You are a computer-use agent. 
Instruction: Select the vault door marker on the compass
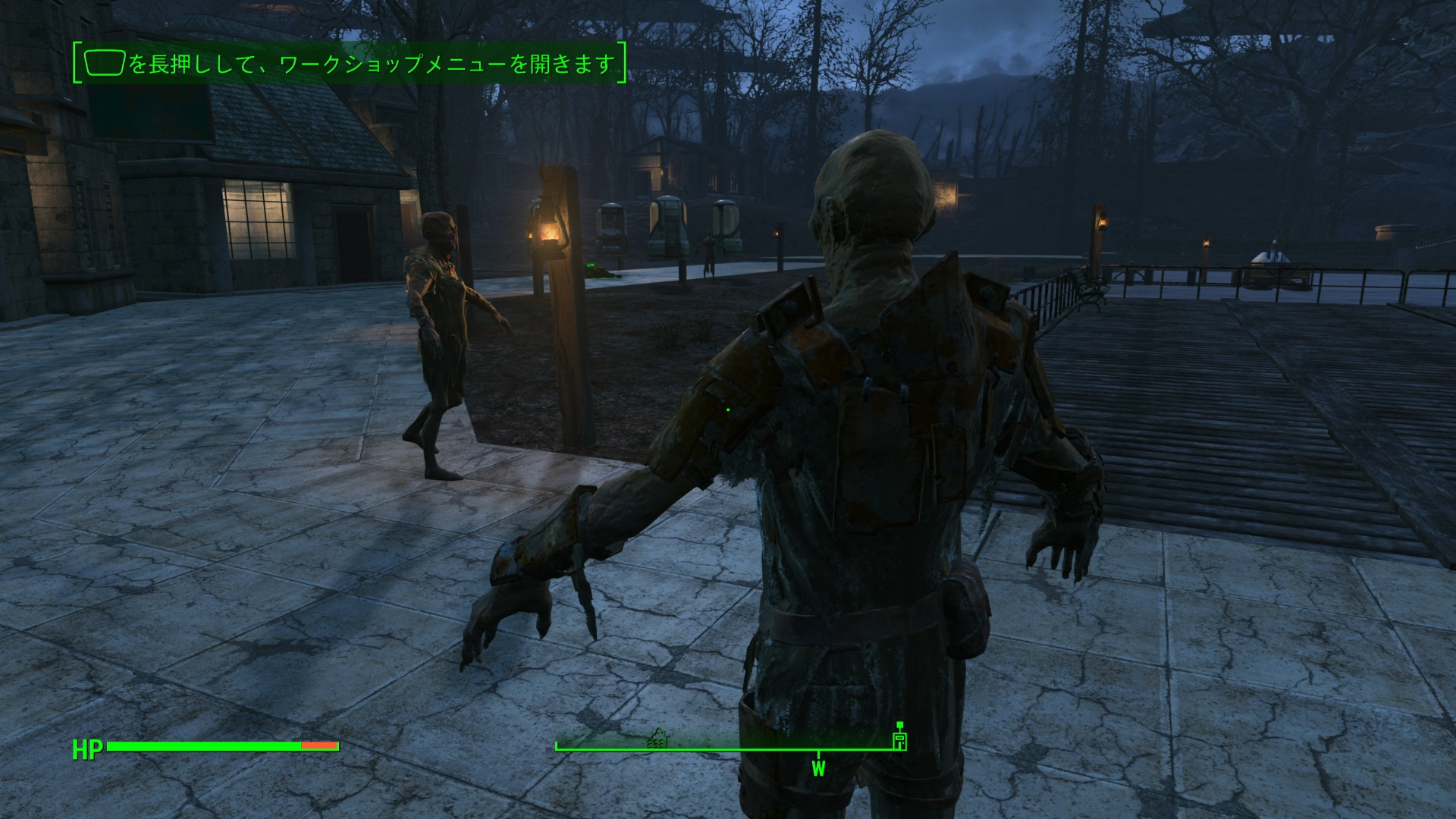tap(900, 739)
